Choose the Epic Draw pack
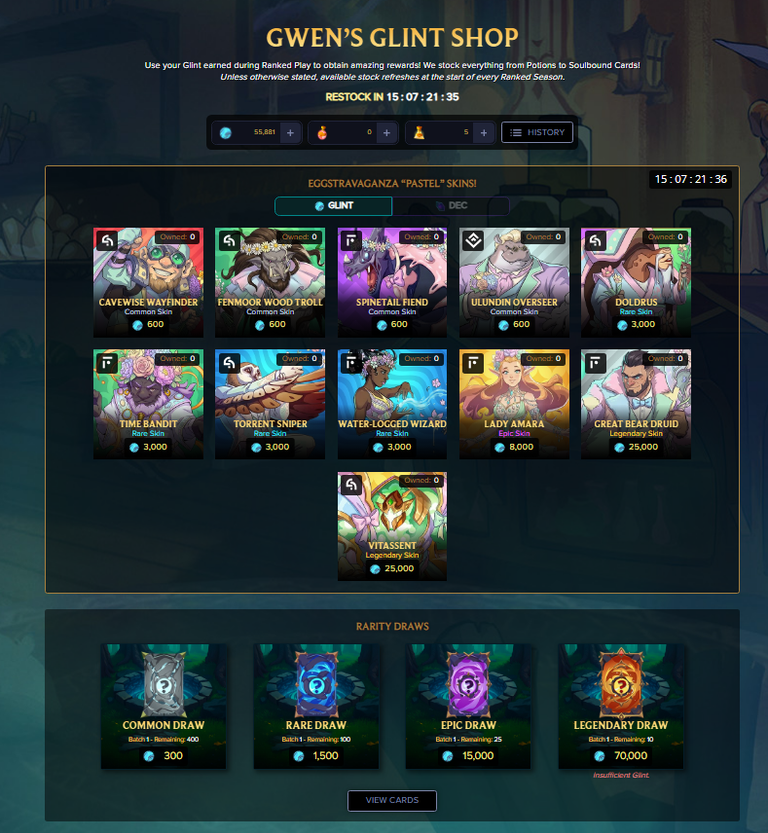 click(x=468, y=707)
